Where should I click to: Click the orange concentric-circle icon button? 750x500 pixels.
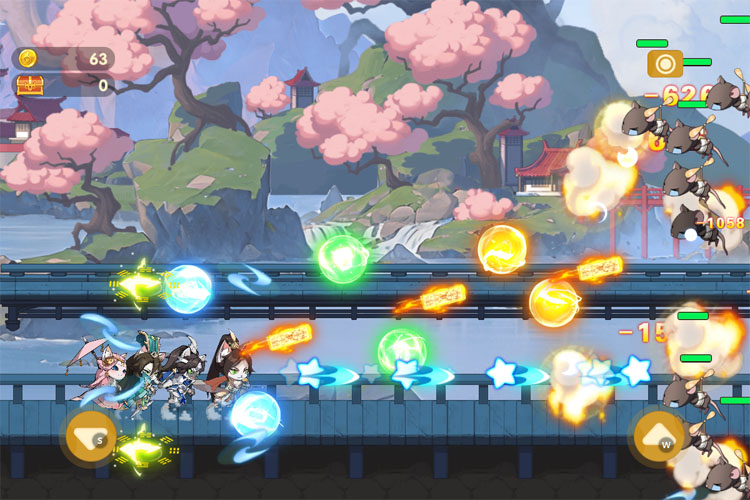[664, 65]
